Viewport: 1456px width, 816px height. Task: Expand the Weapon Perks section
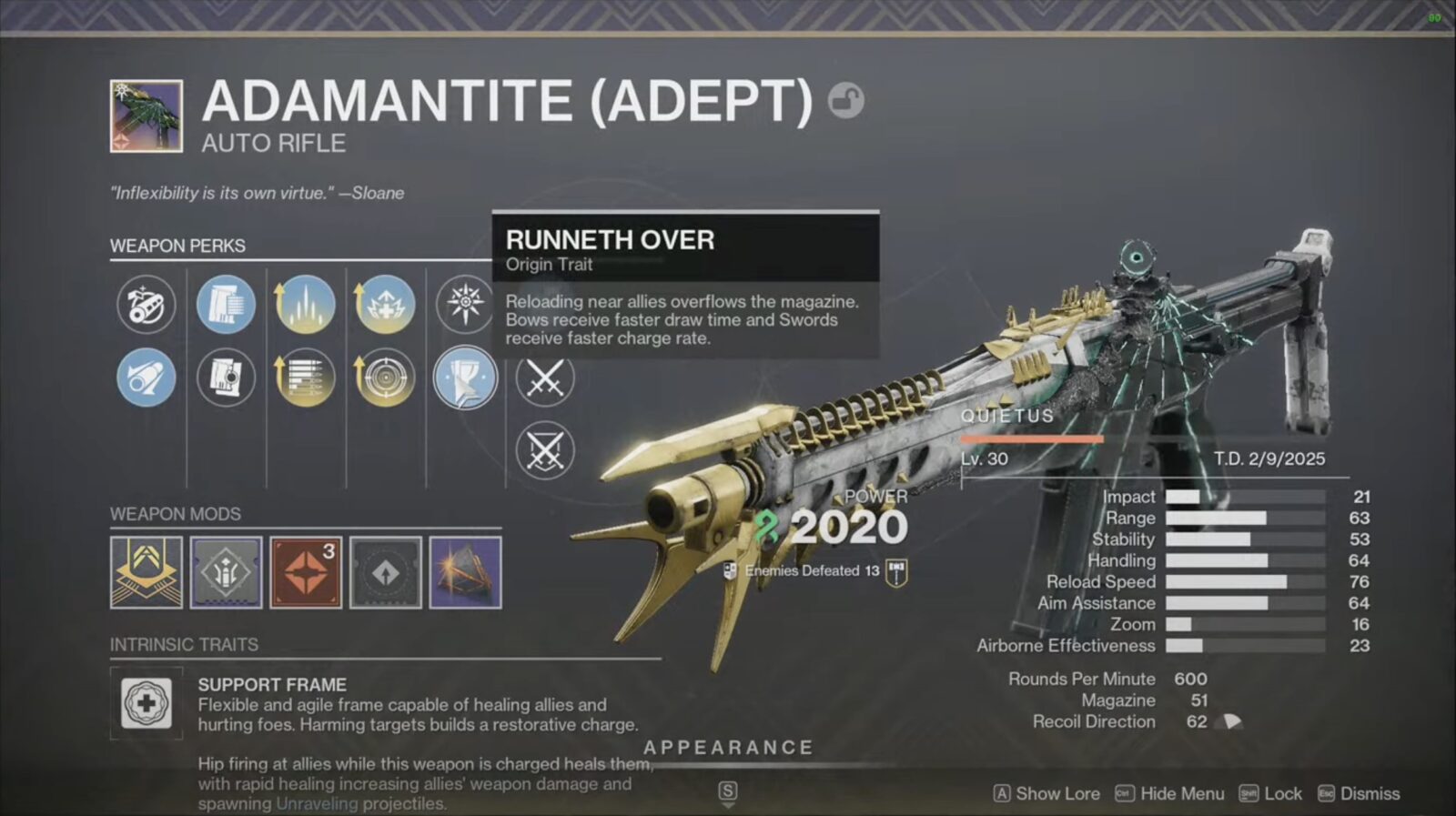click(x=177, y=246)
